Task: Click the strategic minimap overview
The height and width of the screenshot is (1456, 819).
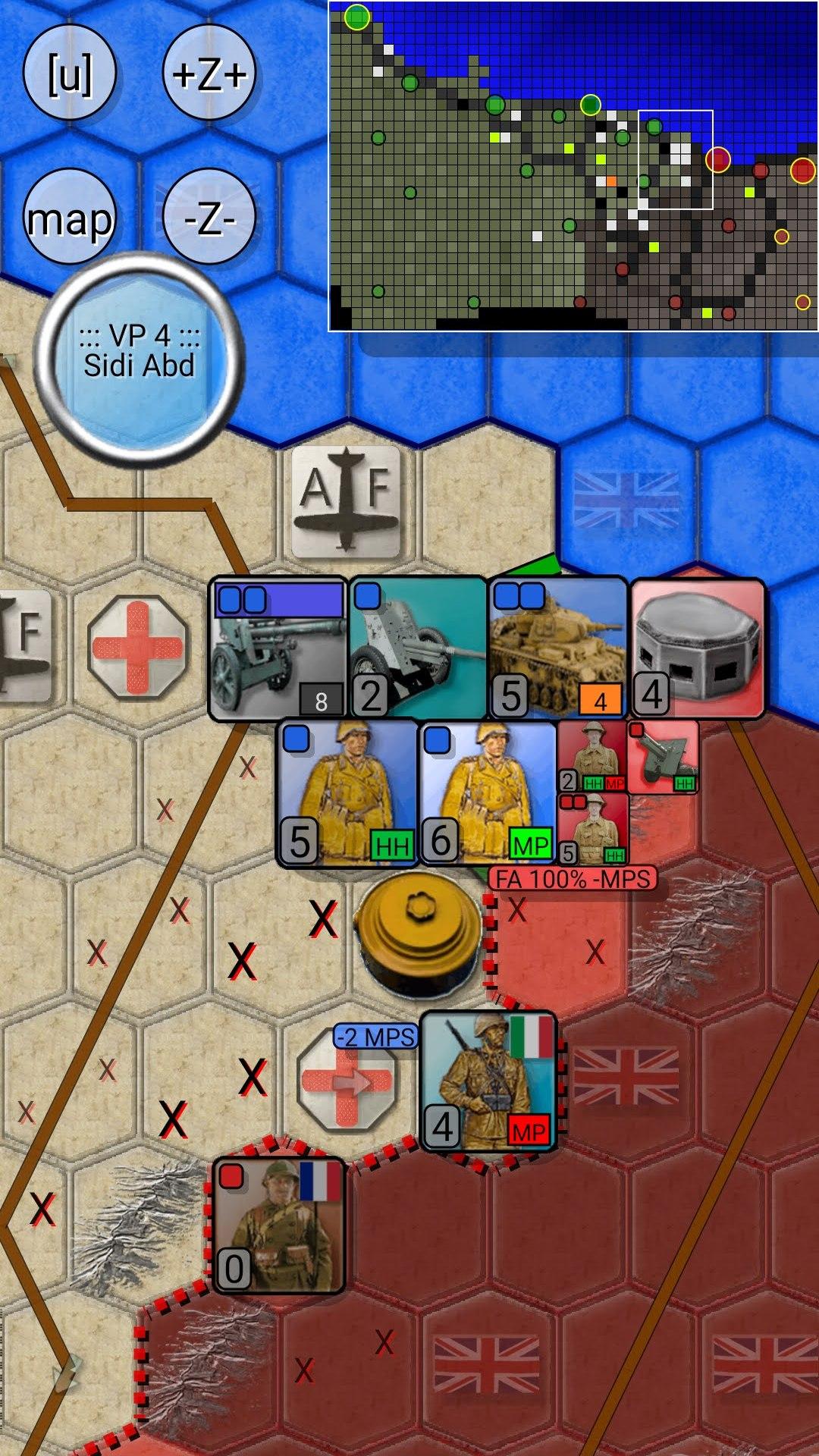Action: pos(573,165)
